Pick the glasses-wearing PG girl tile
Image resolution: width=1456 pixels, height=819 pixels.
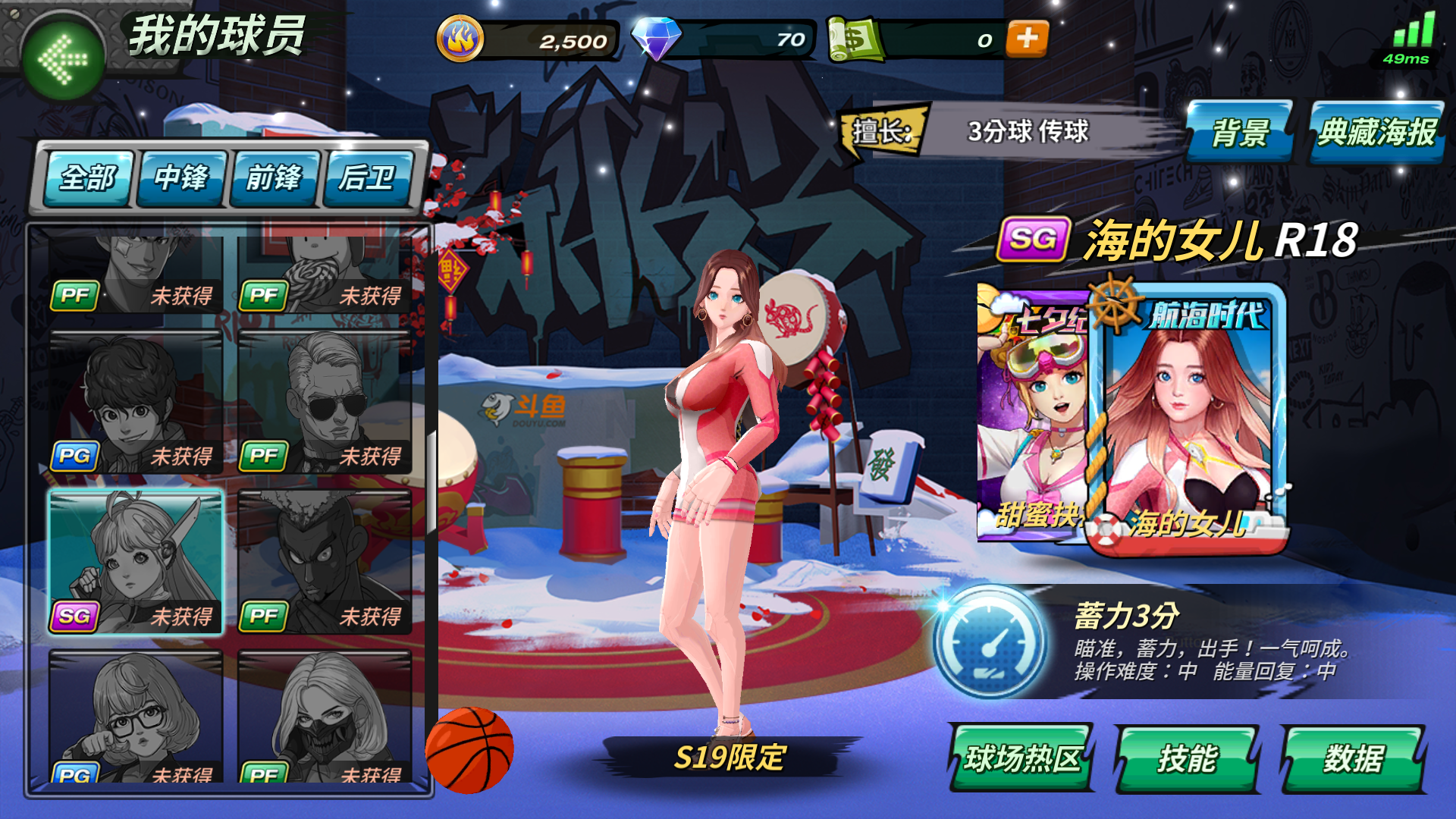coord(136,717)
